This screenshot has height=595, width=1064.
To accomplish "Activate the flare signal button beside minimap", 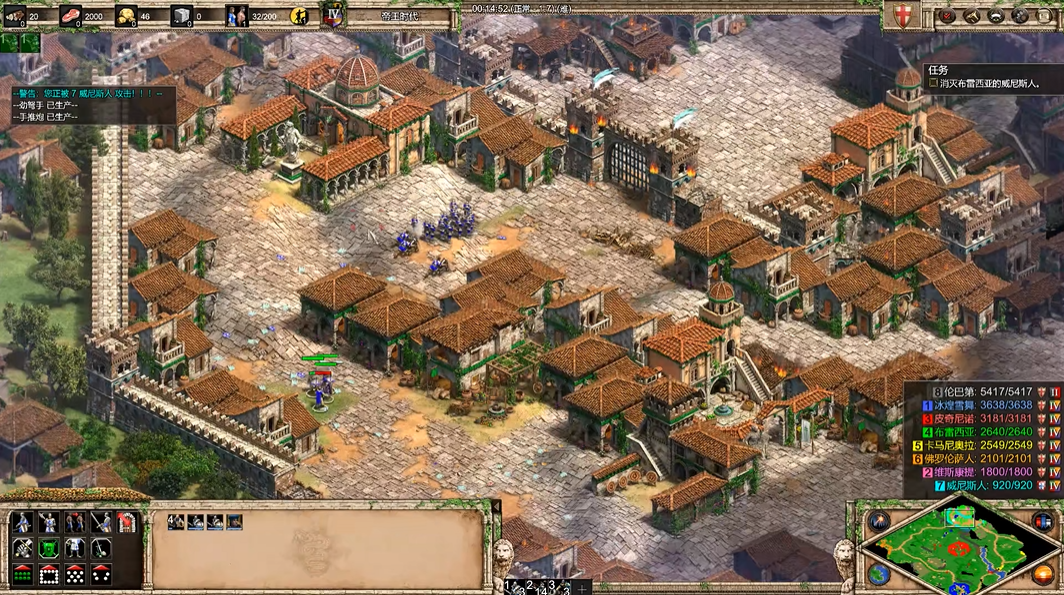I will pyautogui.click(x=879, y=521).
